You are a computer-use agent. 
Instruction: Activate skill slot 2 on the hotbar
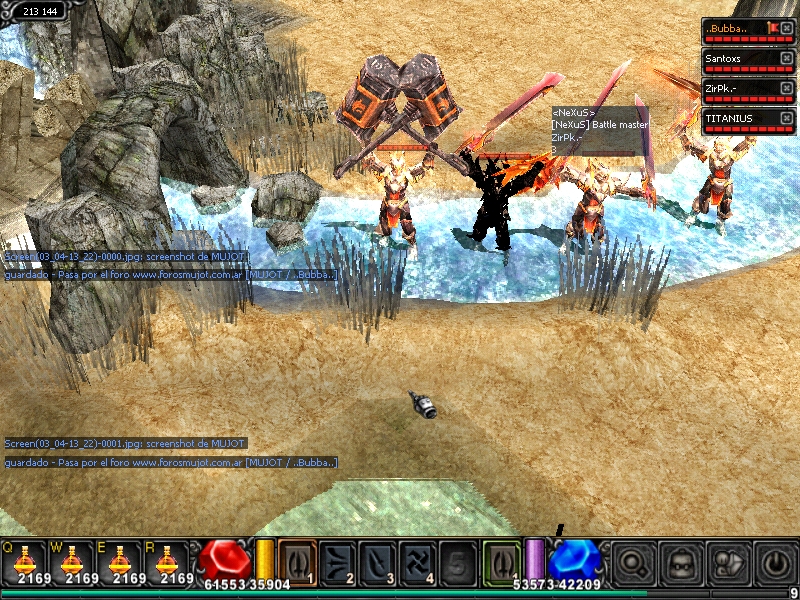coord(339,560)
